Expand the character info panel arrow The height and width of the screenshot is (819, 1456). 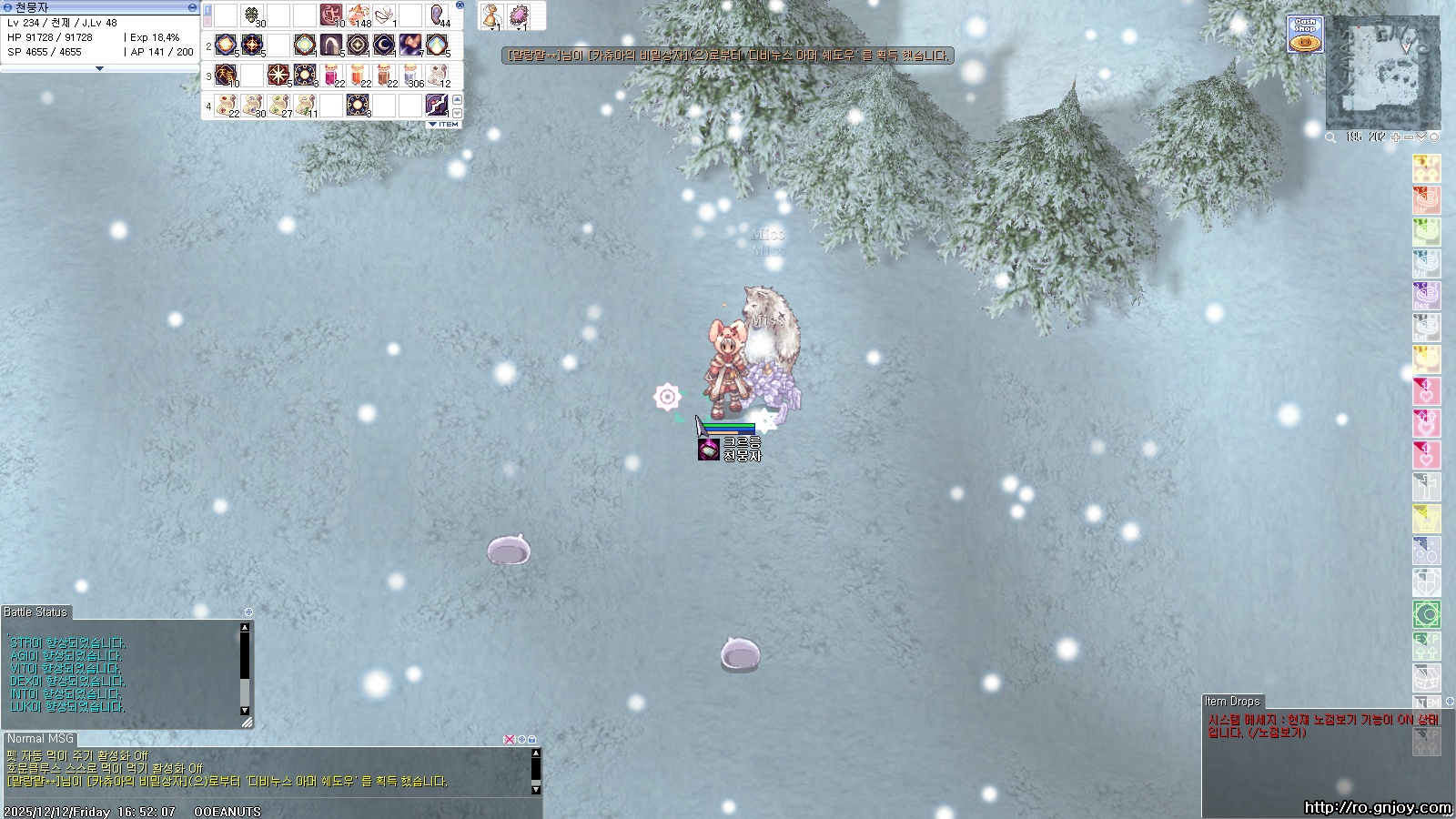[x=99, y=68]
